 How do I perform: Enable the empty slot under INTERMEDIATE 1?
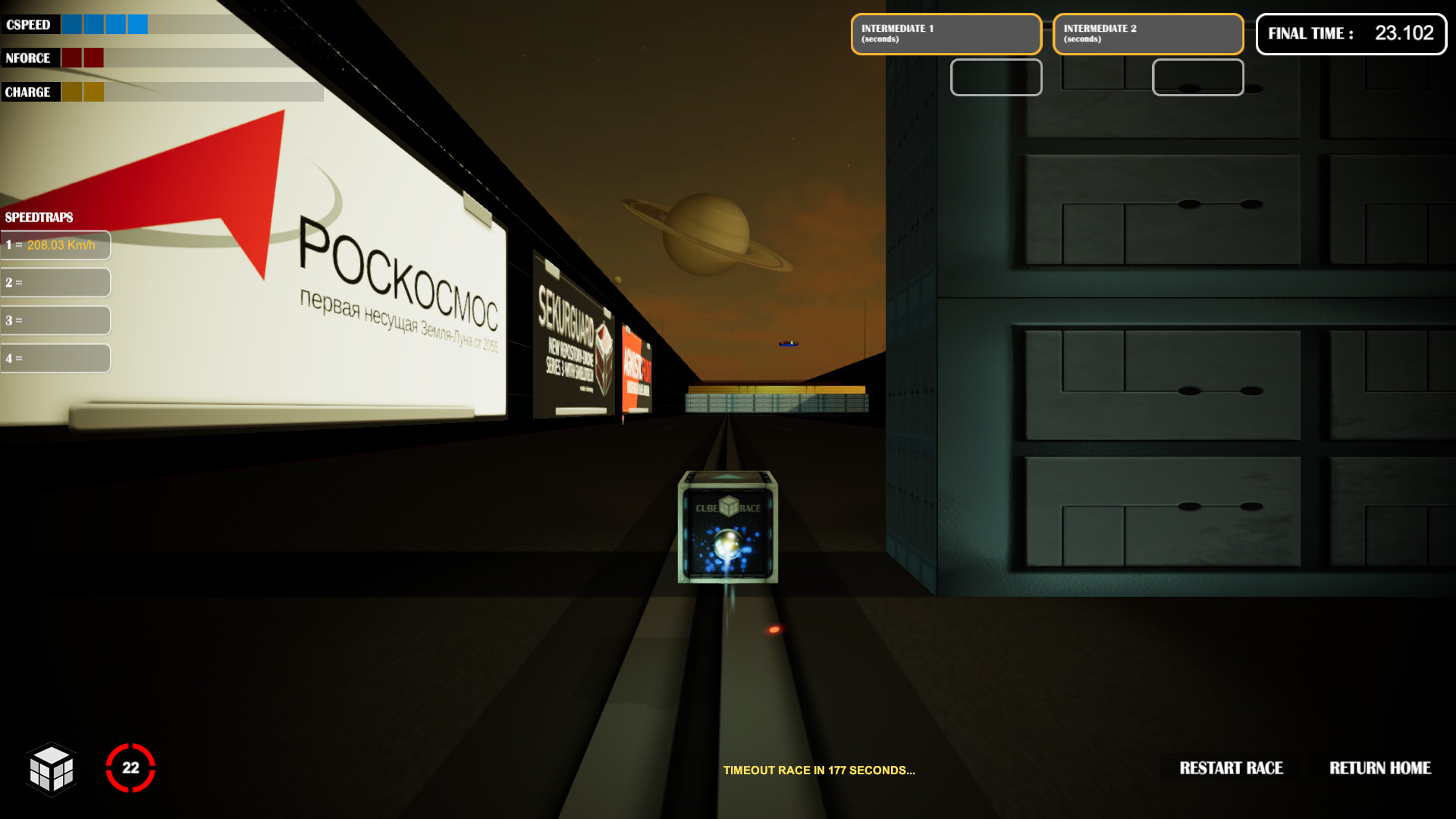tap(996, 77)
